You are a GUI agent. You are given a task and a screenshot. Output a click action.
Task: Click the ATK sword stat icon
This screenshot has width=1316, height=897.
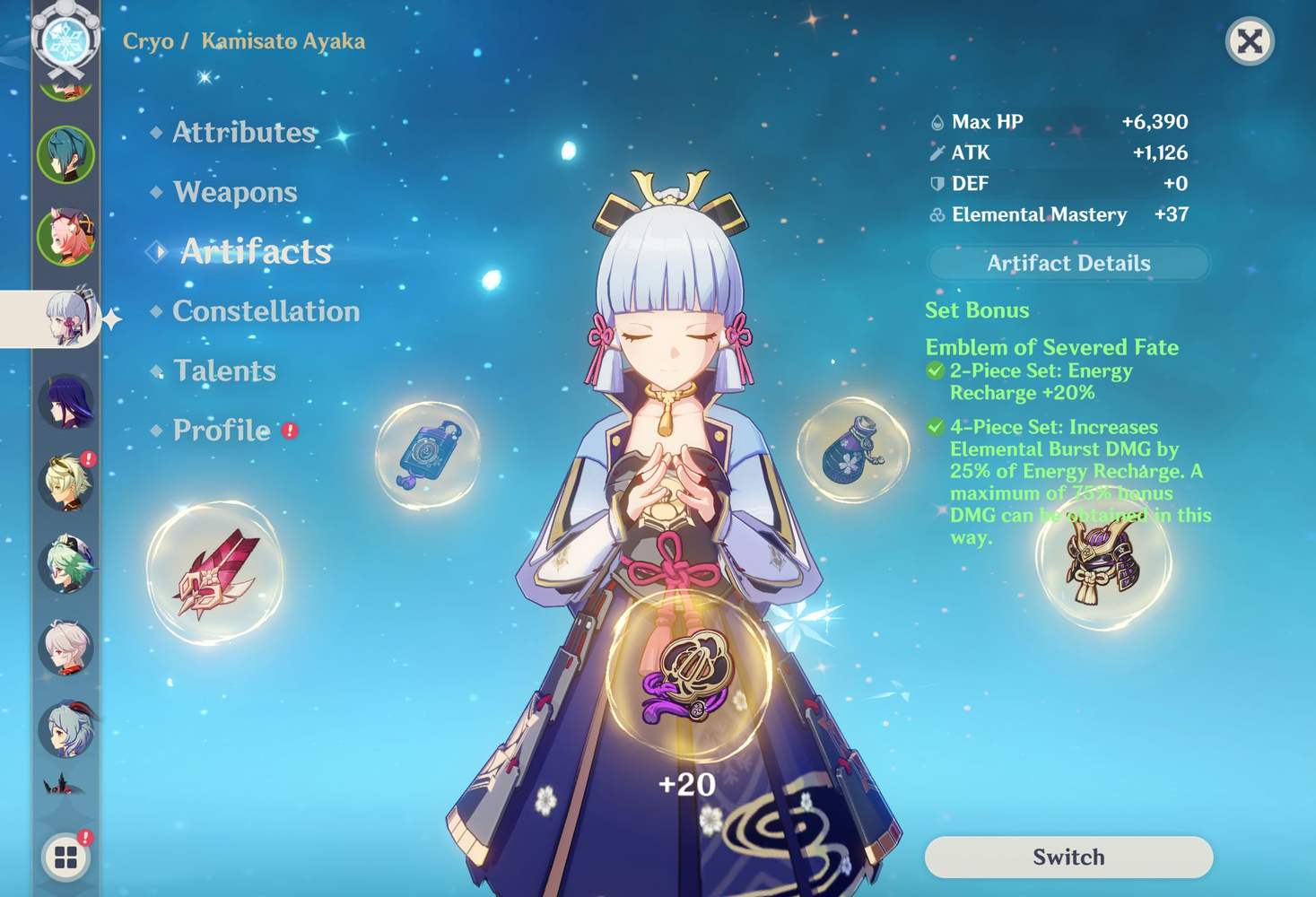[936, 152]
